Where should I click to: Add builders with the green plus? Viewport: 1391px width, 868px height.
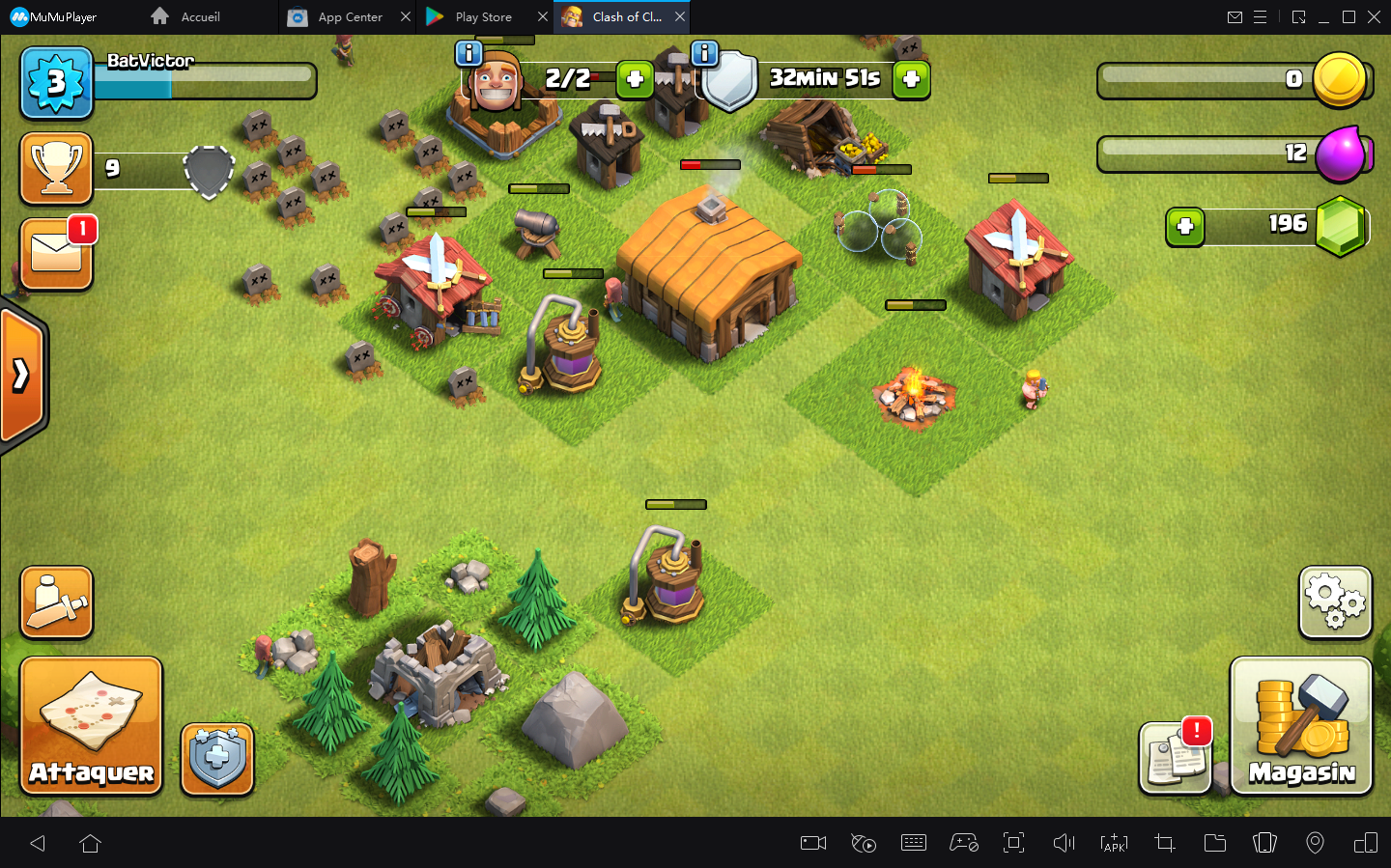coord(635,79)
